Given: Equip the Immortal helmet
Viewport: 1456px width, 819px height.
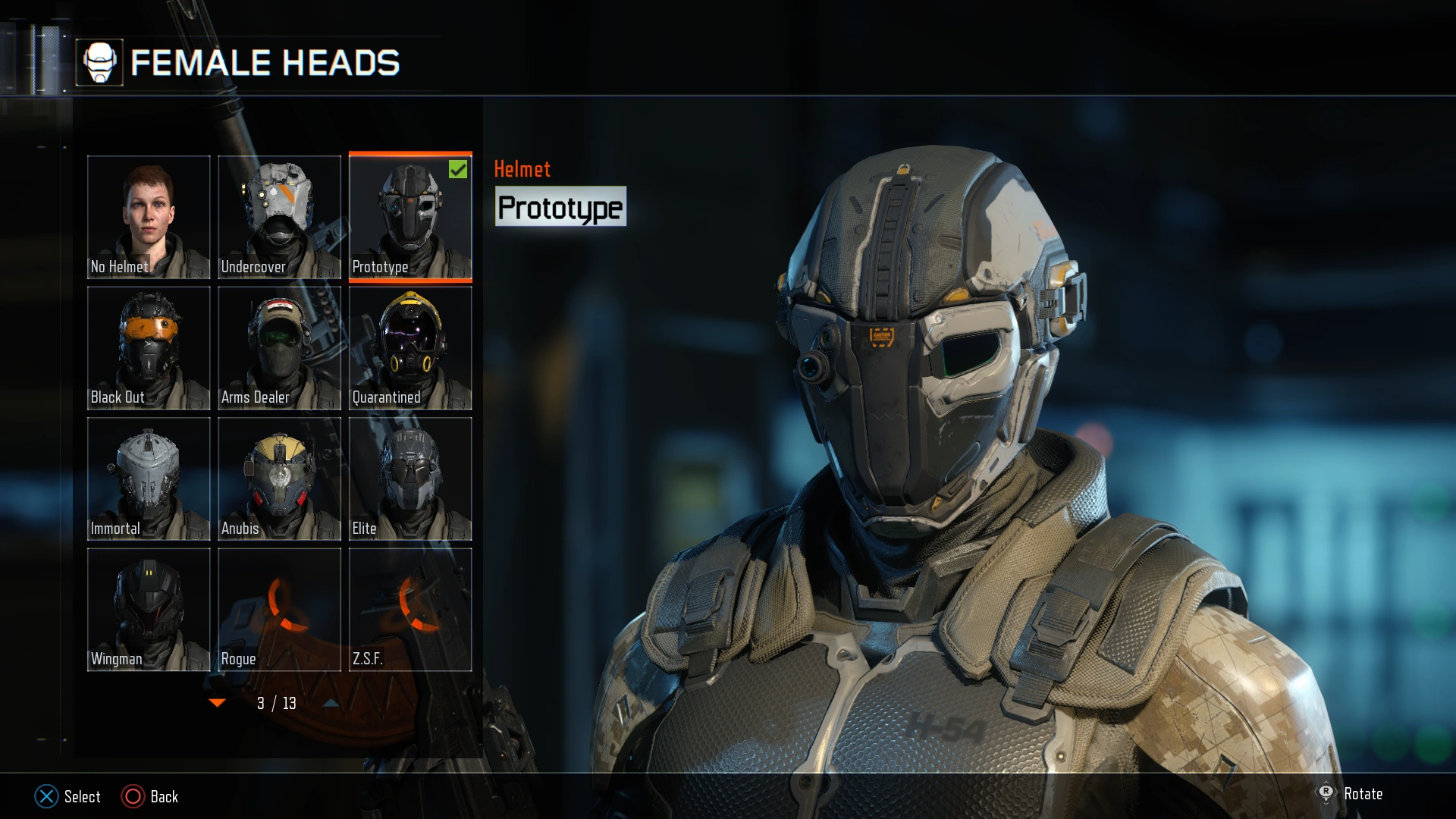Looking at the screenshot, I should tap(149, 478).
